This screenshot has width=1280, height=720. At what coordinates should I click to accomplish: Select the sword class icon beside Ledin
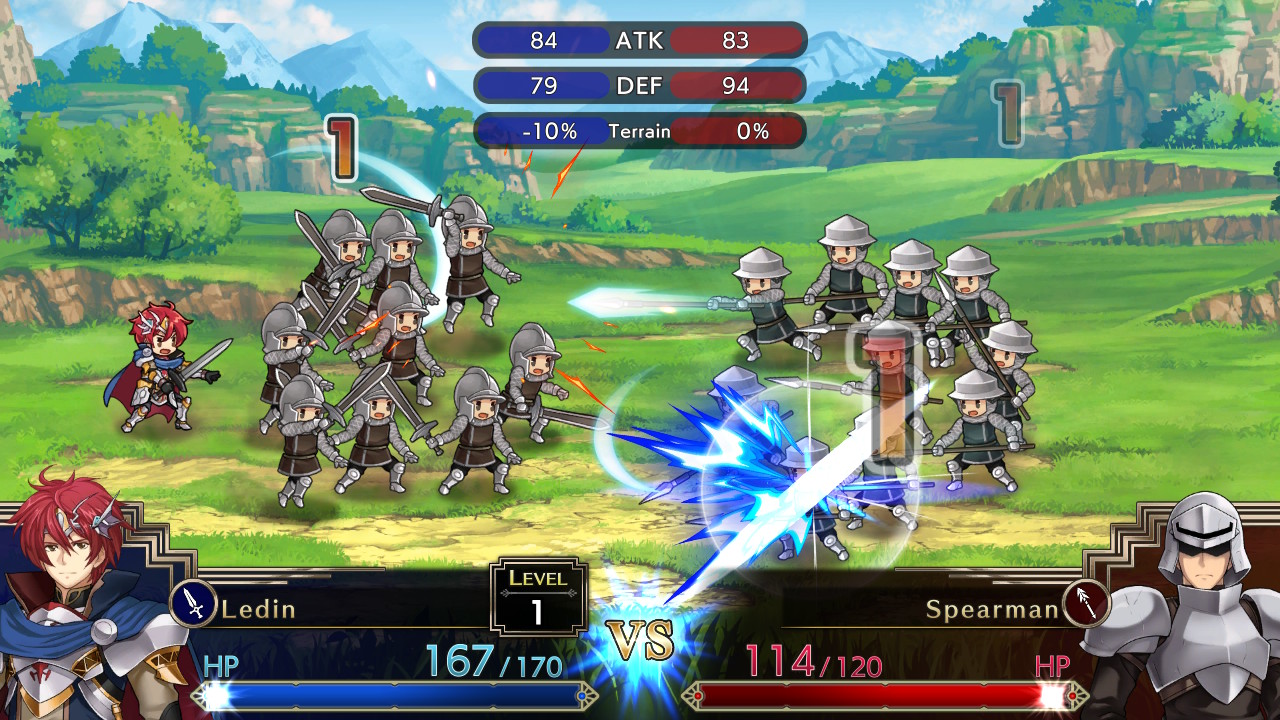click(x=194, y=604)
